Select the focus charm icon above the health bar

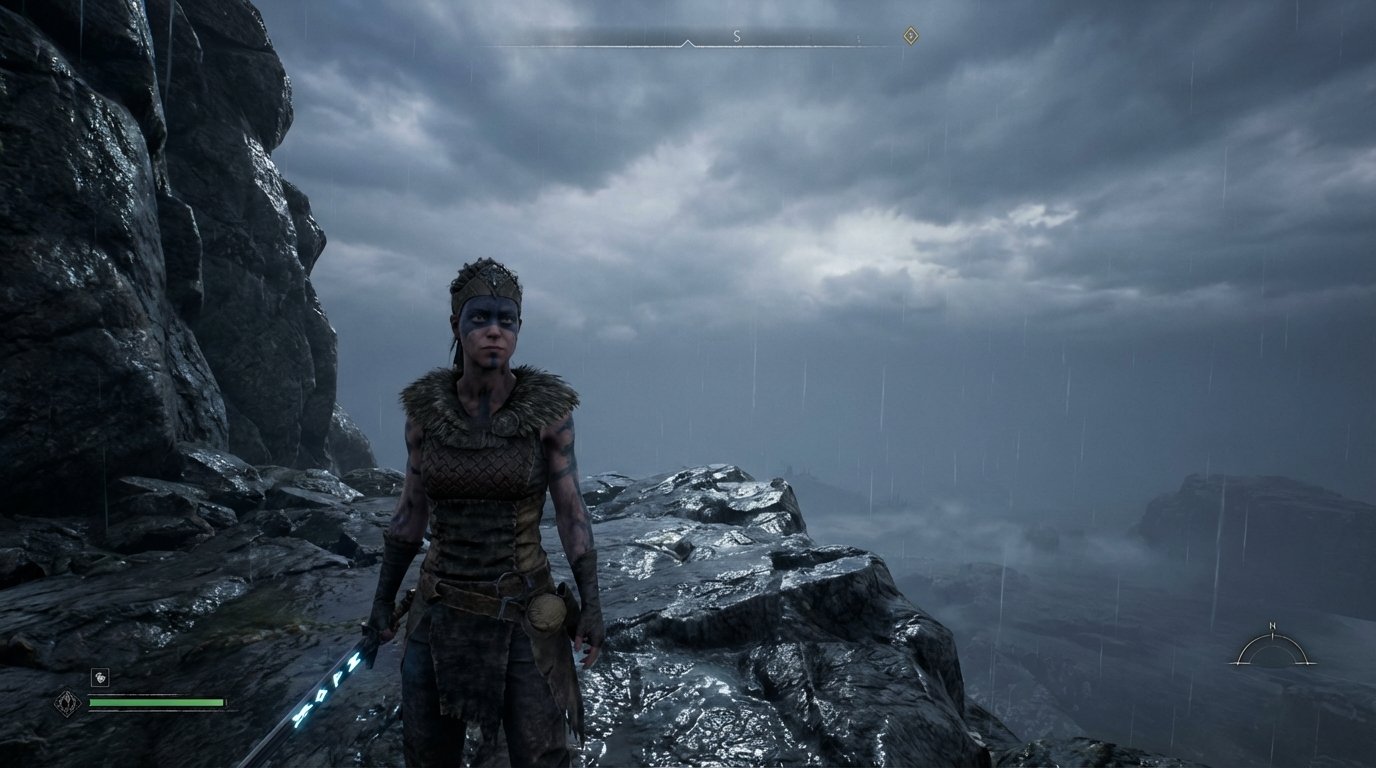coord(100,677)
